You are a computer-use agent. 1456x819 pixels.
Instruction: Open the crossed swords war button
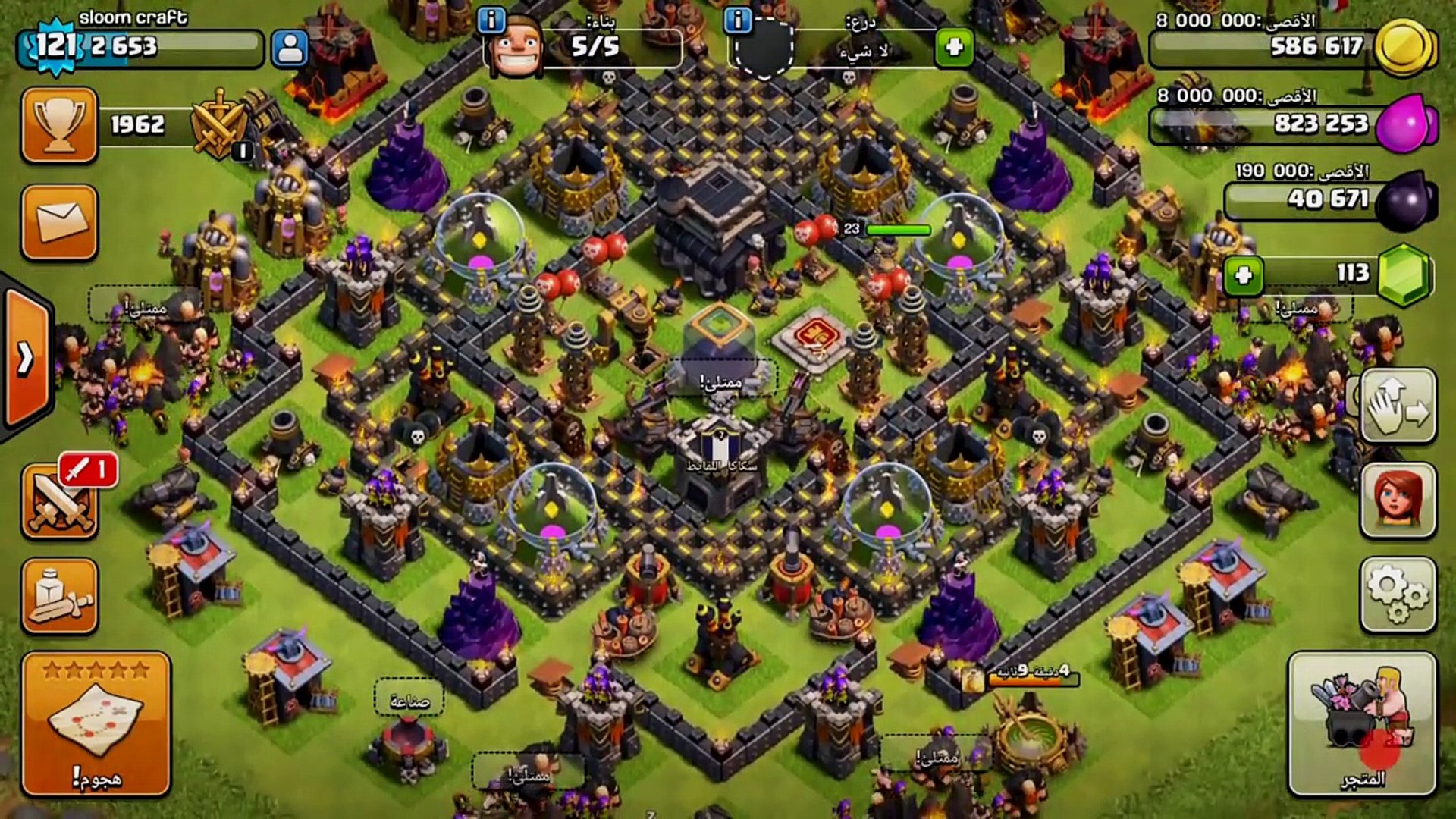coord(60,502)
